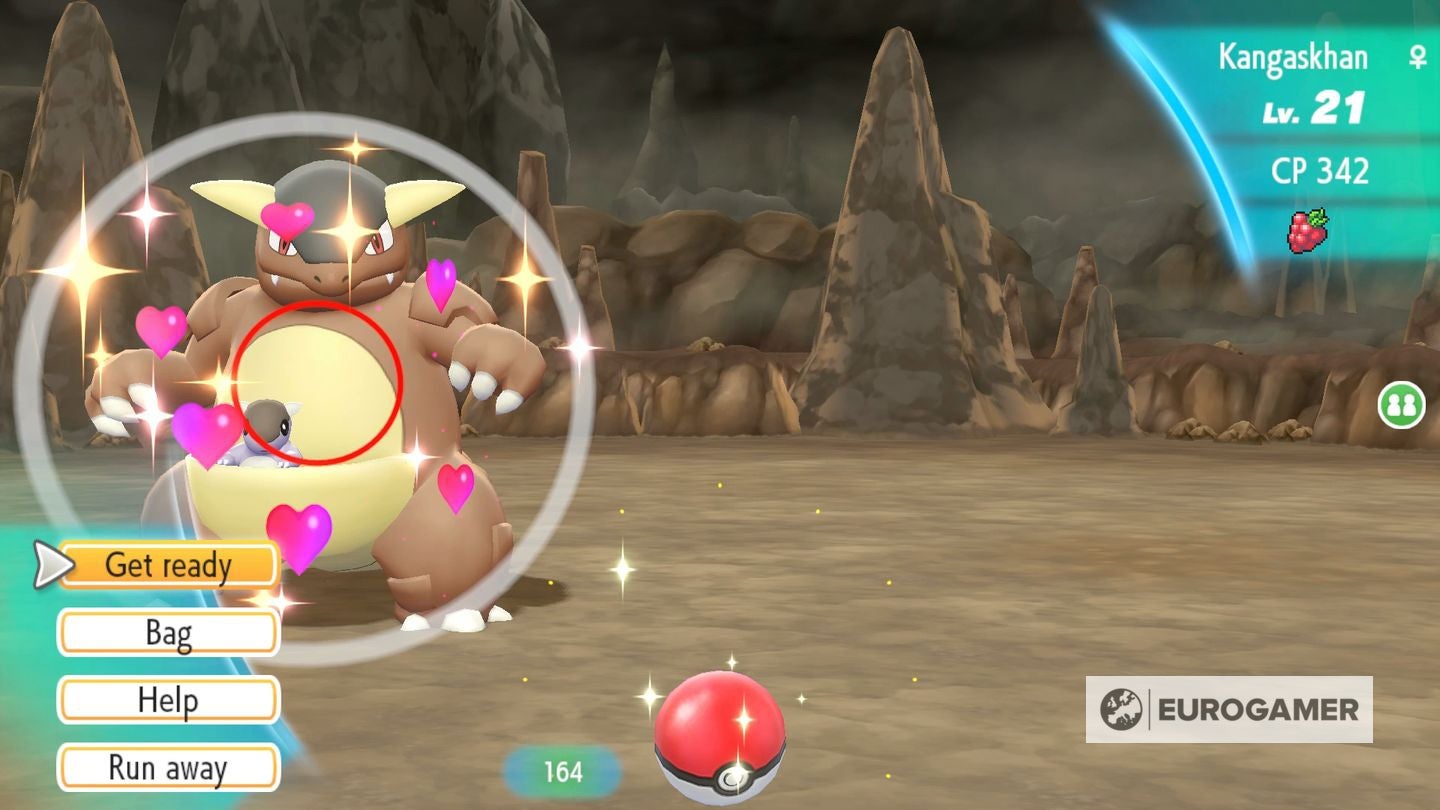
Task: Choose Run away to flee the encounter
Action: tap(167, 768)
